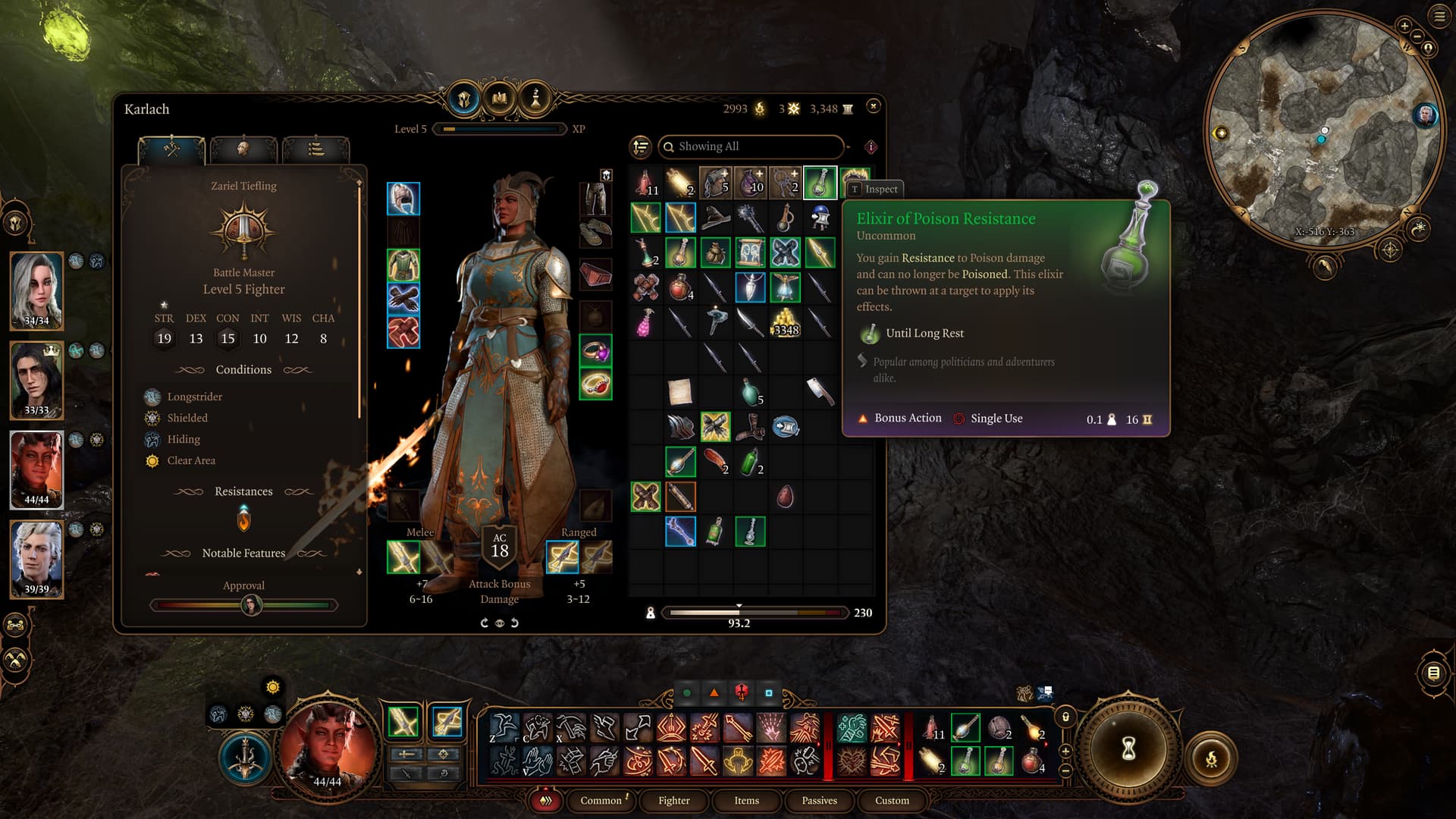1456x819 pixels.
Task: End turn with the hourglass button
Action: point(1128,749)
